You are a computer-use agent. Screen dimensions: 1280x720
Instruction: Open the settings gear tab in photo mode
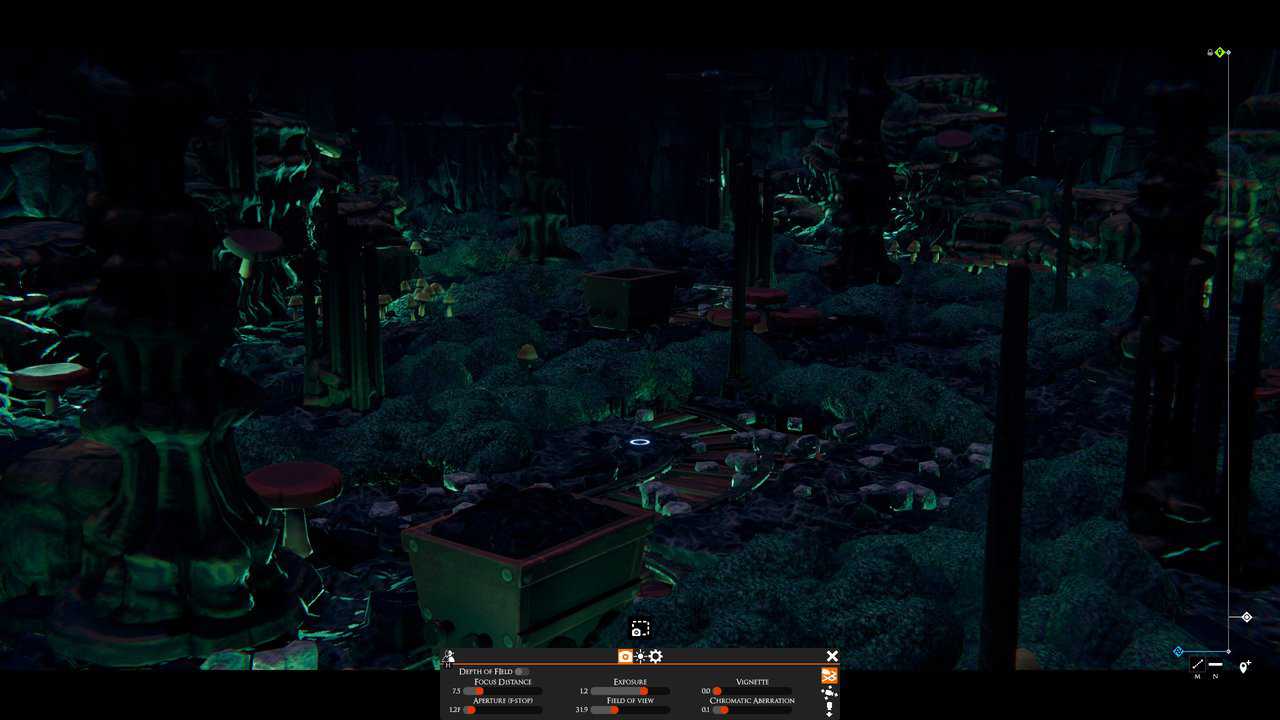[654, 655]
